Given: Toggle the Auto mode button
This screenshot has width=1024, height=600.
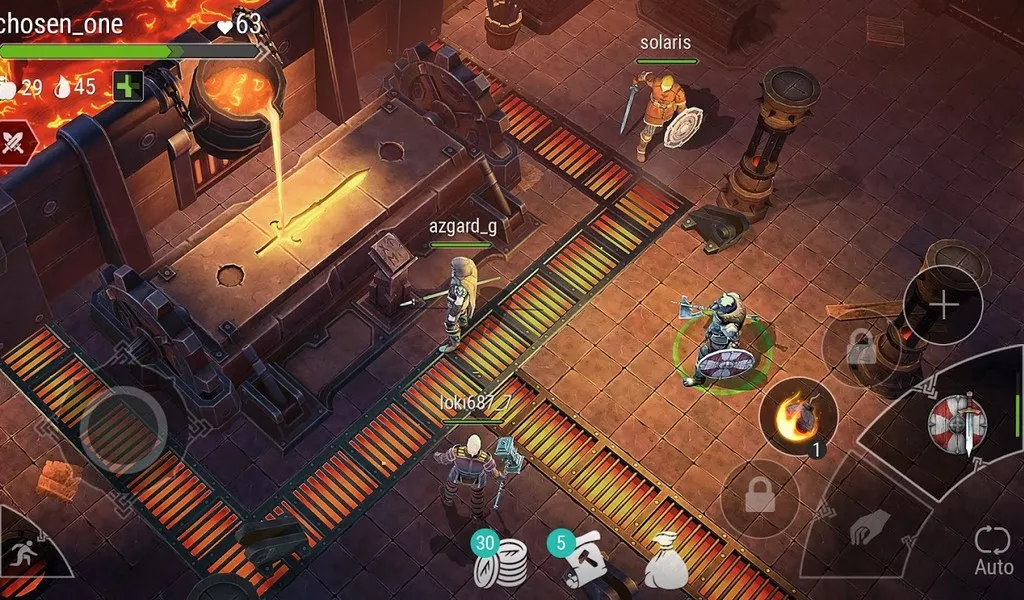Looking at the screenshot, I should coord(994,551).
